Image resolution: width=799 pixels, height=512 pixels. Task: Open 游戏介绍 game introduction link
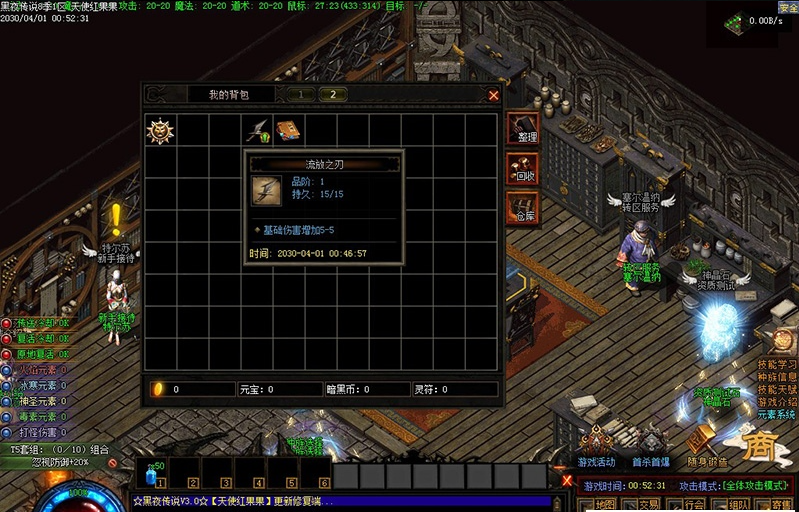pyautogui.click(x=777, y=402)
